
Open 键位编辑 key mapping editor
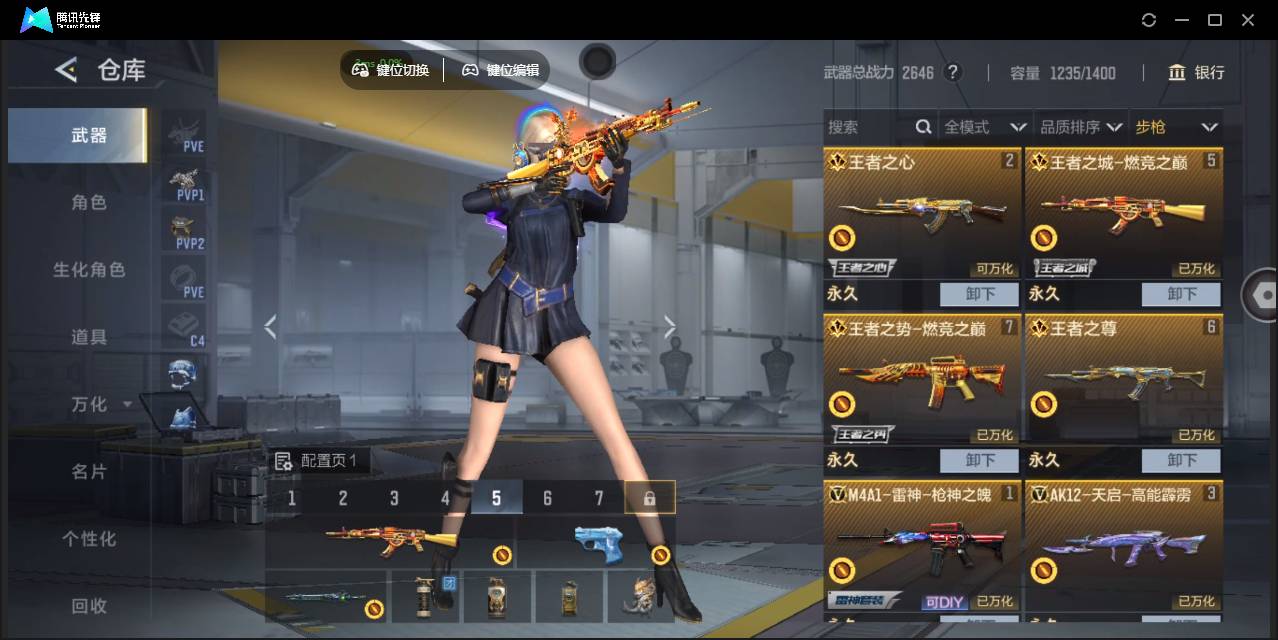click(501, 70)
